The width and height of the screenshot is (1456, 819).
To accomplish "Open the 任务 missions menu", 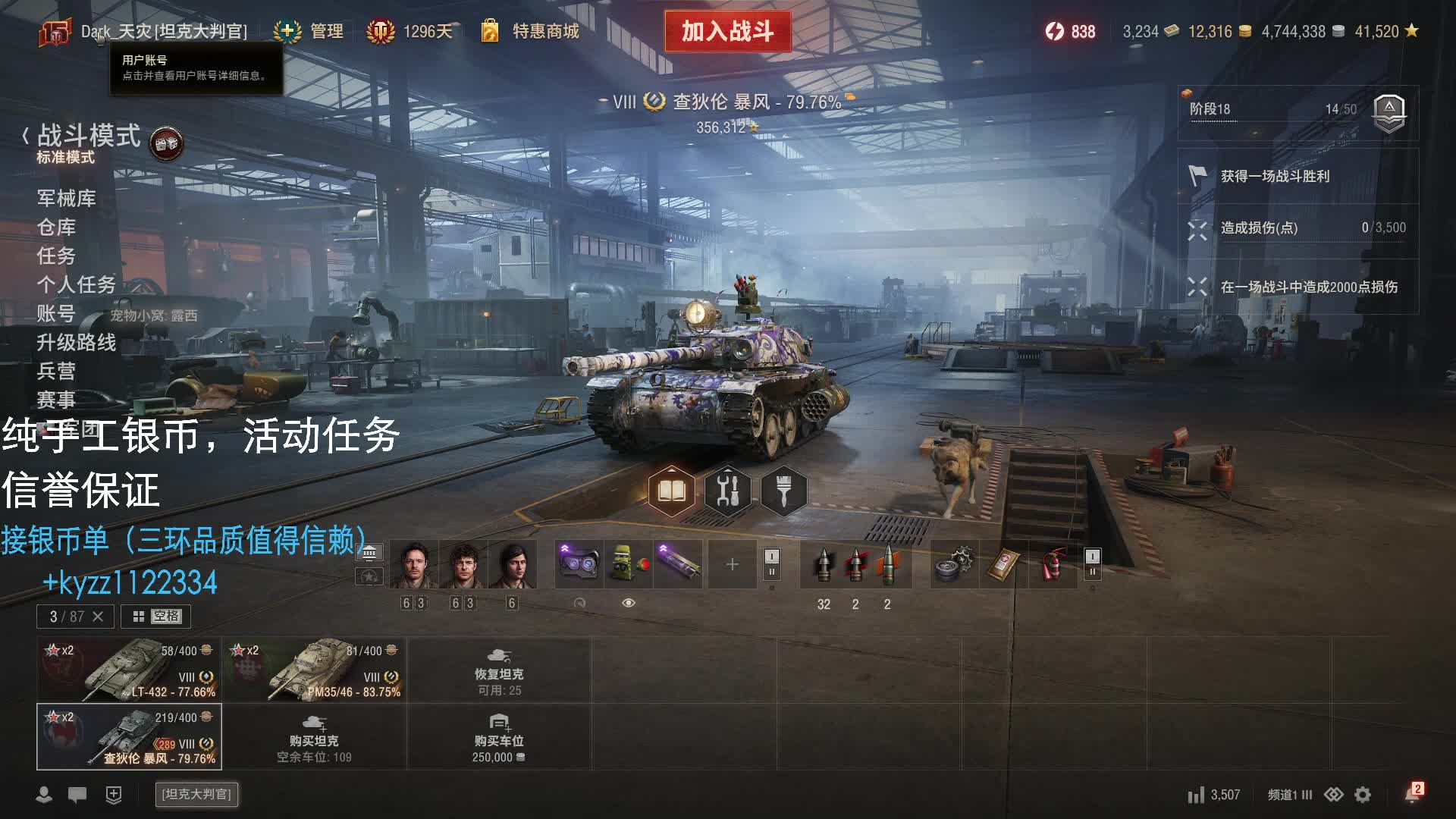I will (x=56, y=256).
